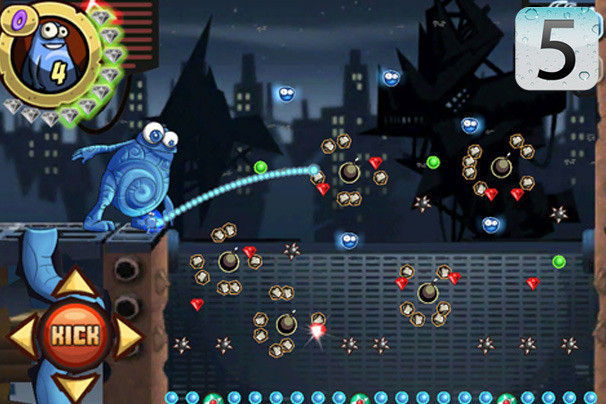Image resolution: width=606 pixels, height=404 pixels.
Task: Click the down arrow below KICK
Action: [x=75, y=385]
